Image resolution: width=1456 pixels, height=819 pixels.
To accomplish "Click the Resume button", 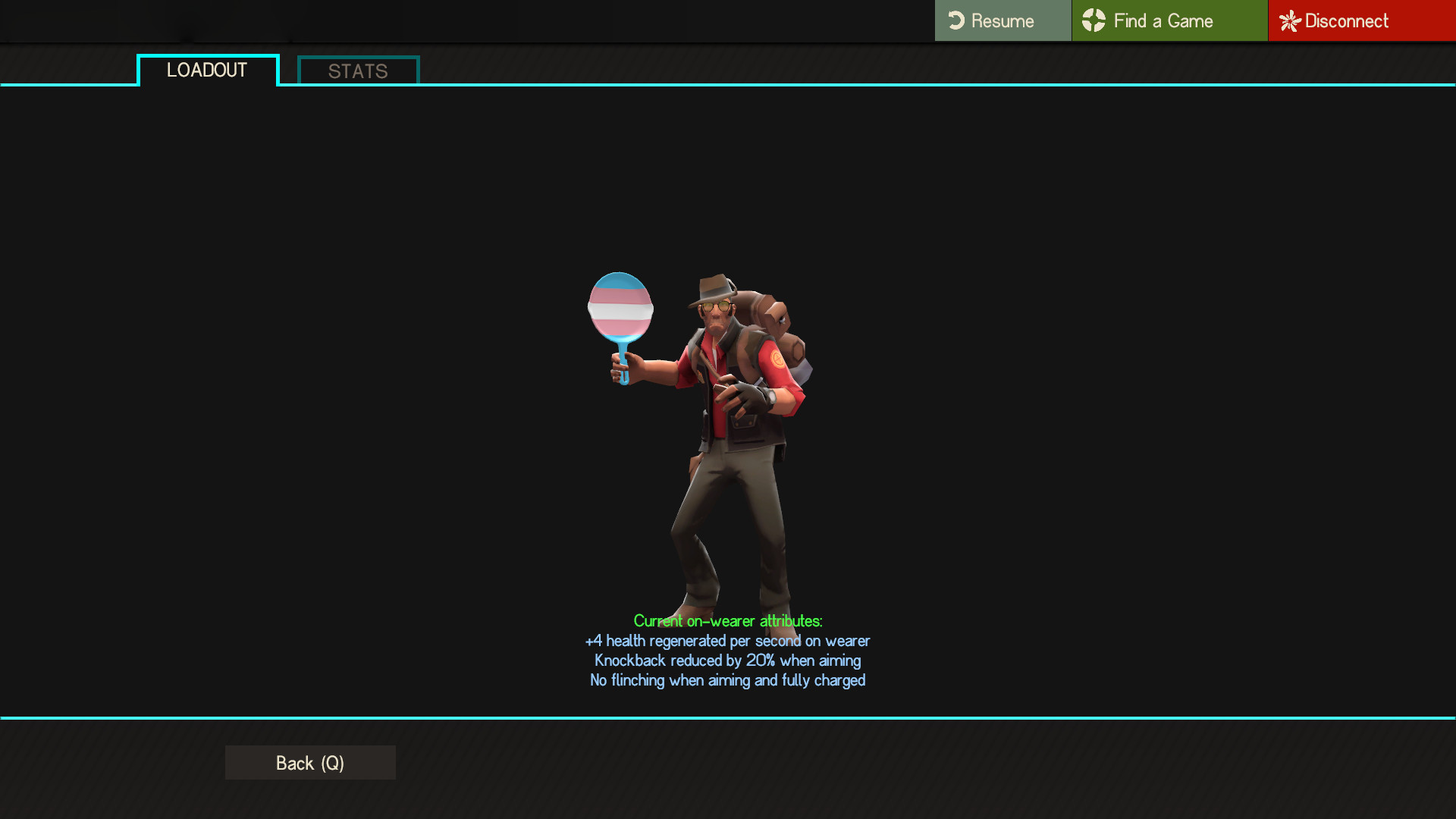I will 1001,20.
